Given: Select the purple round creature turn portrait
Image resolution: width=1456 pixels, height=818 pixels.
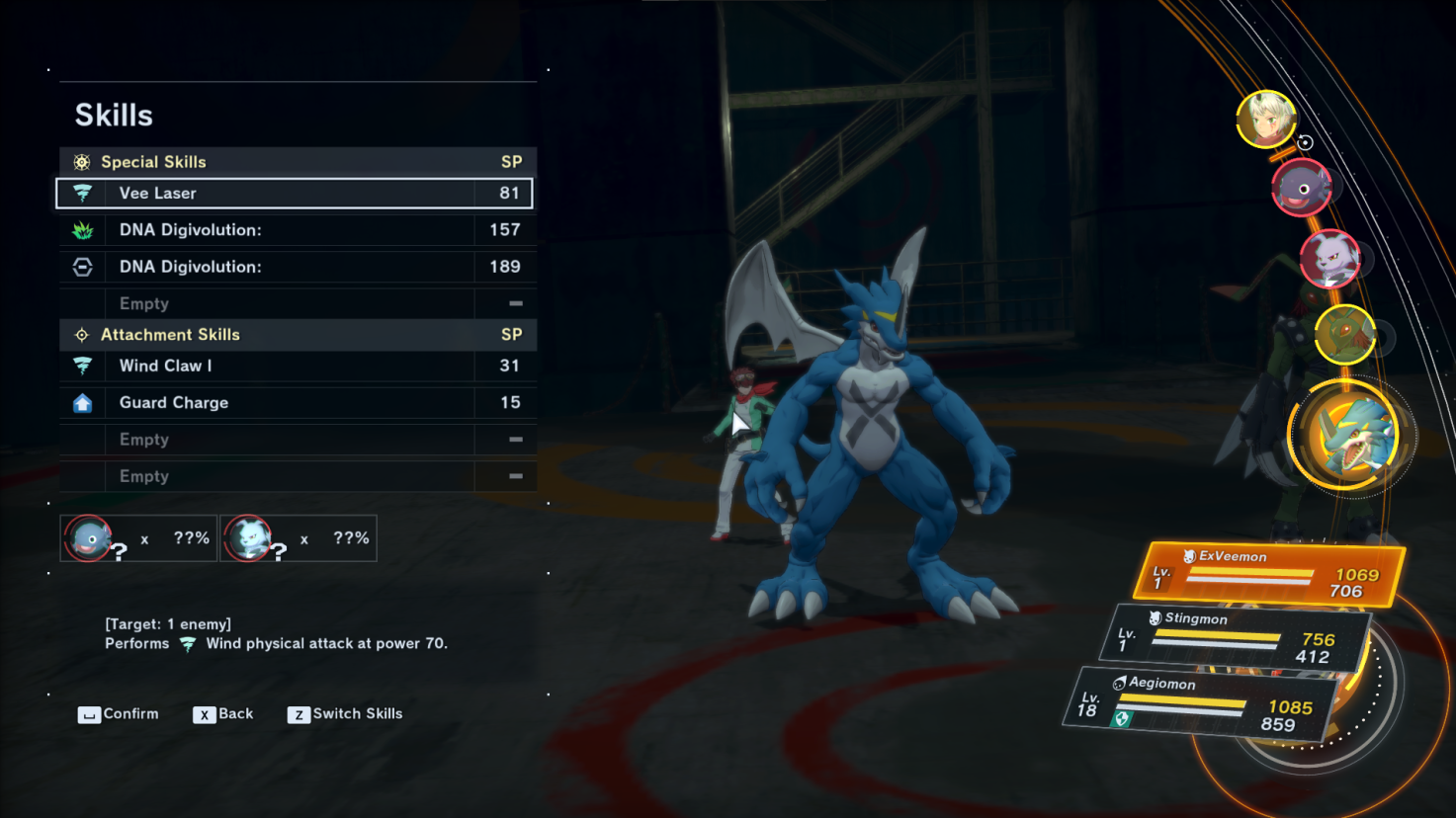Looking at the screenshot, I should point(1301,188).
